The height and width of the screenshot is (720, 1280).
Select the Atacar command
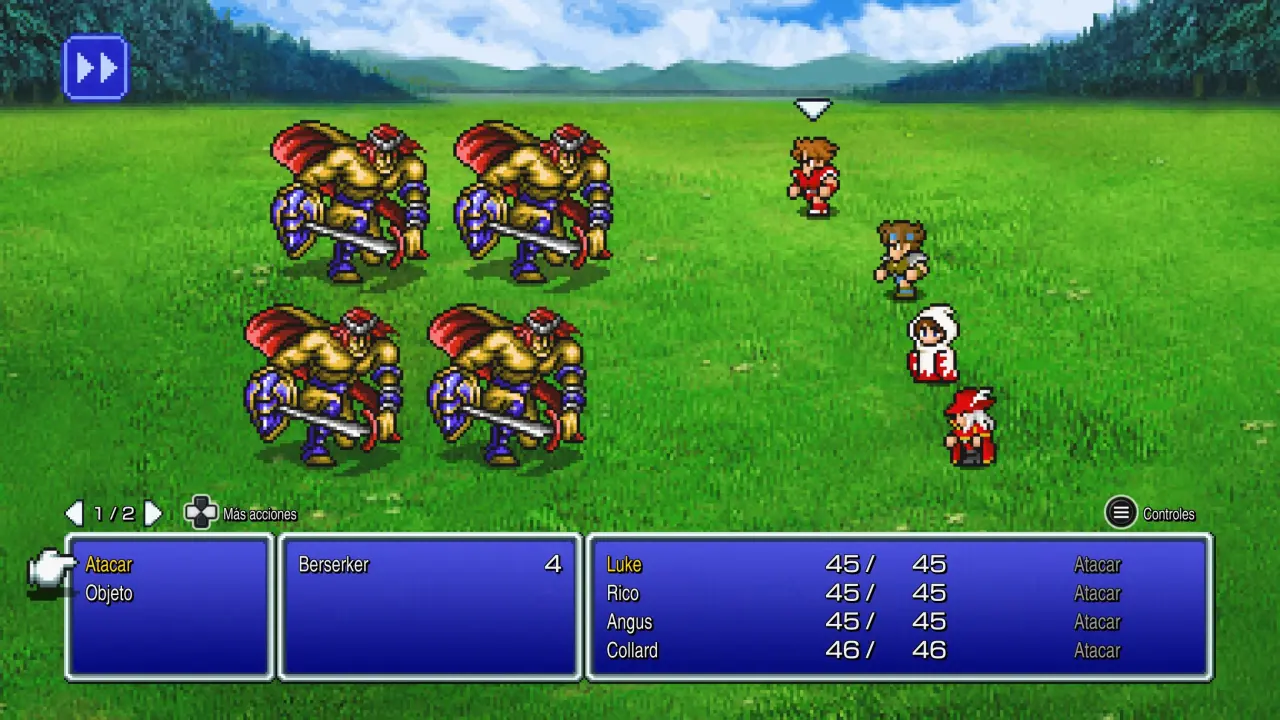tap(109, 565)
